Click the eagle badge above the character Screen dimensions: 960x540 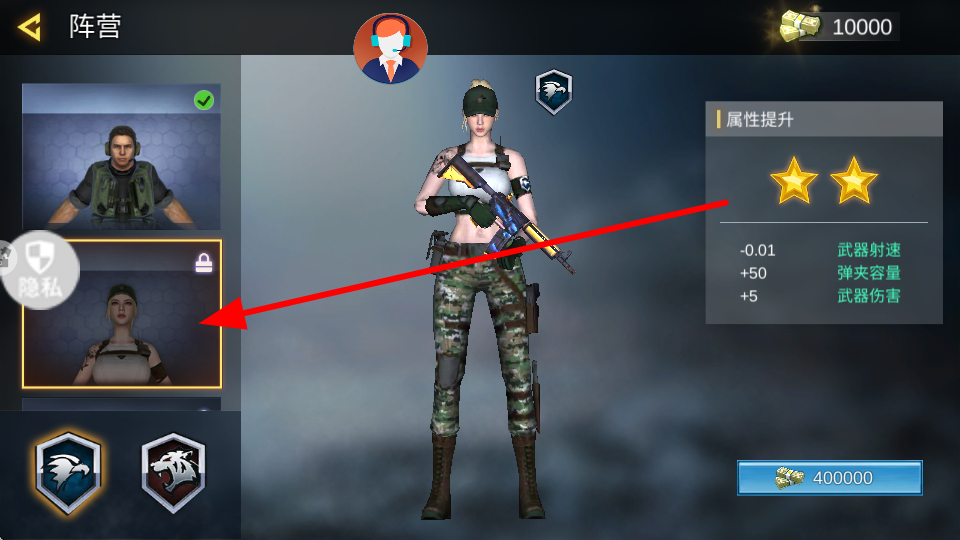pyautogui.click(x=553, y=92)
